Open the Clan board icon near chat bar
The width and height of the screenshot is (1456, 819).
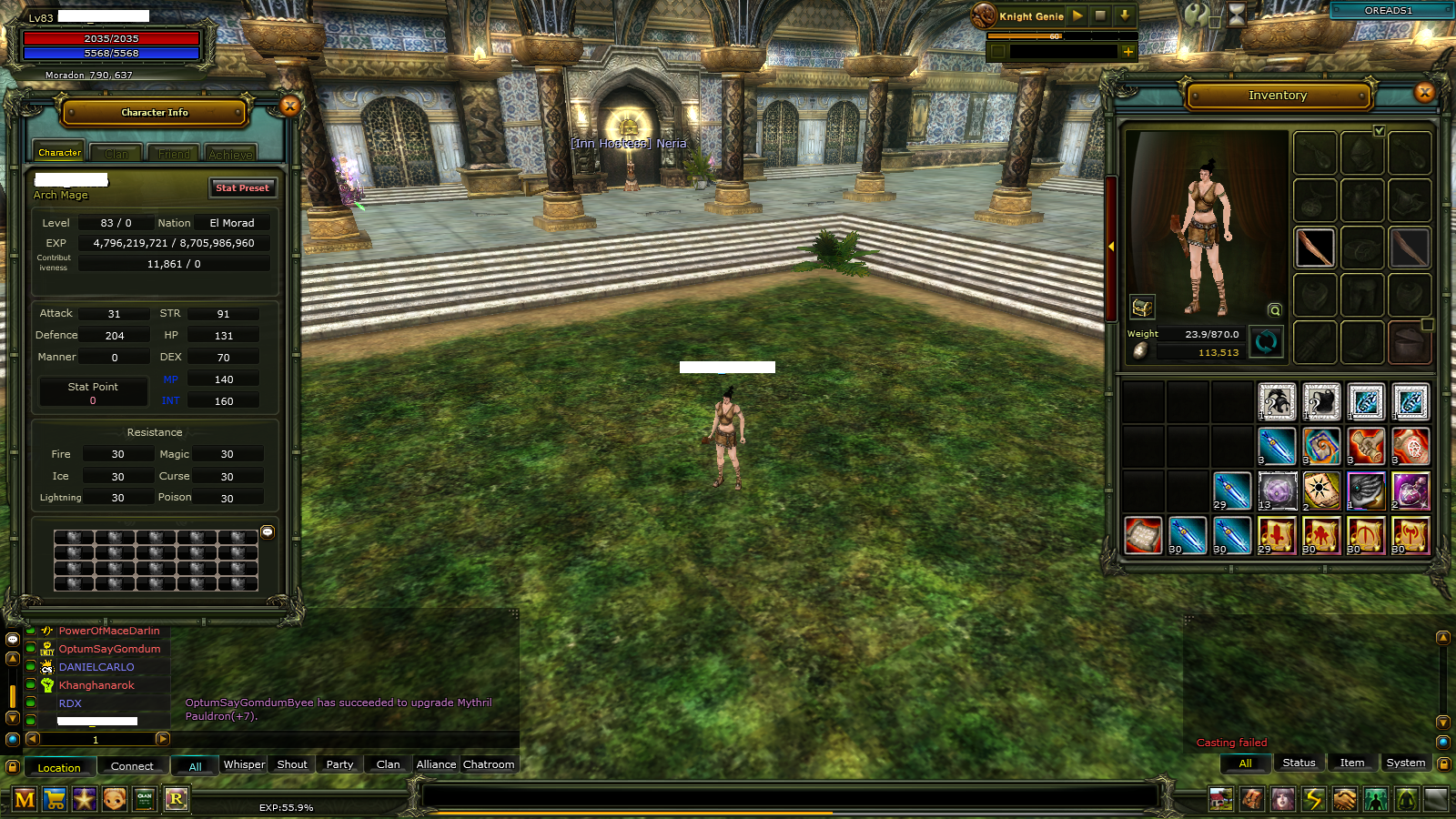tap(144, 798)
